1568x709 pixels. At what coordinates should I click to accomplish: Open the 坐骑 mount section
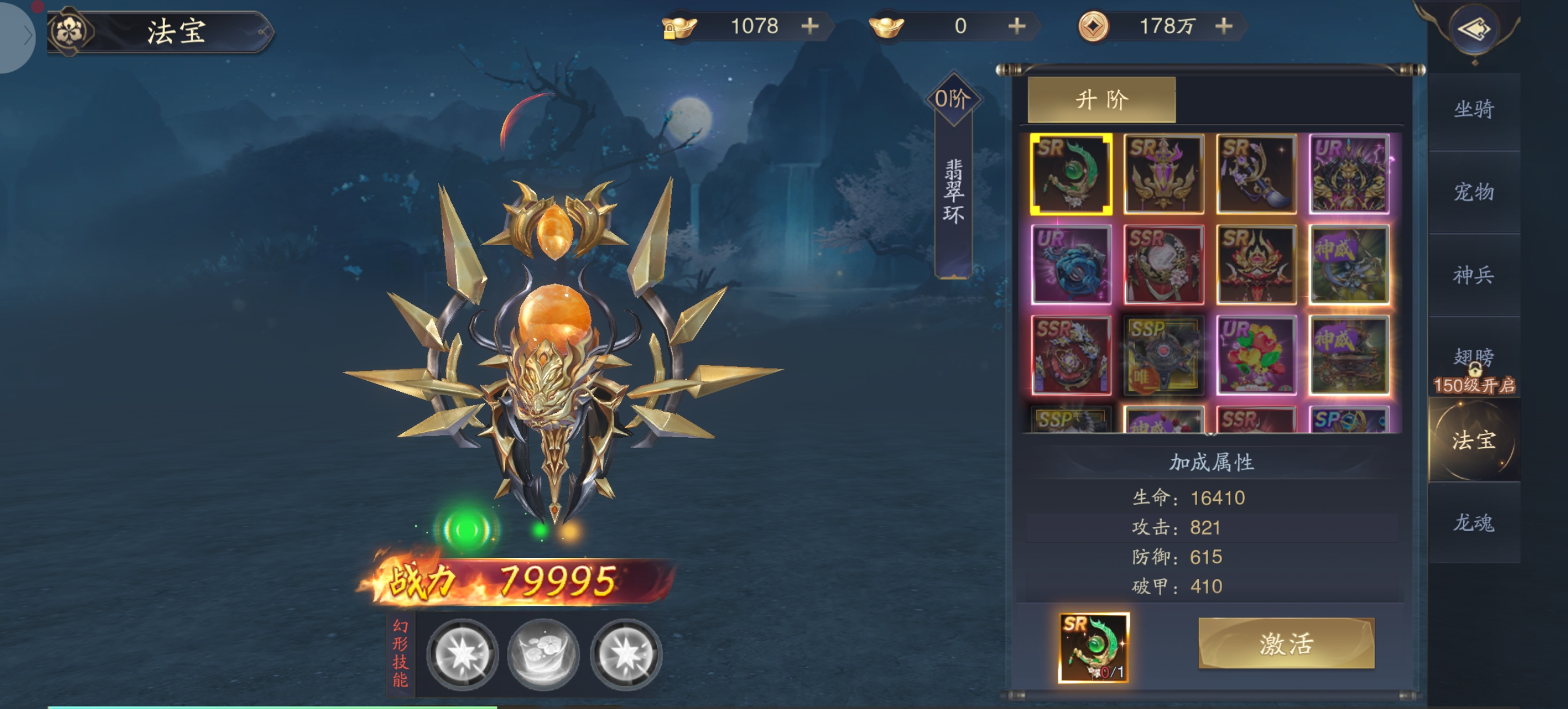1473,110
